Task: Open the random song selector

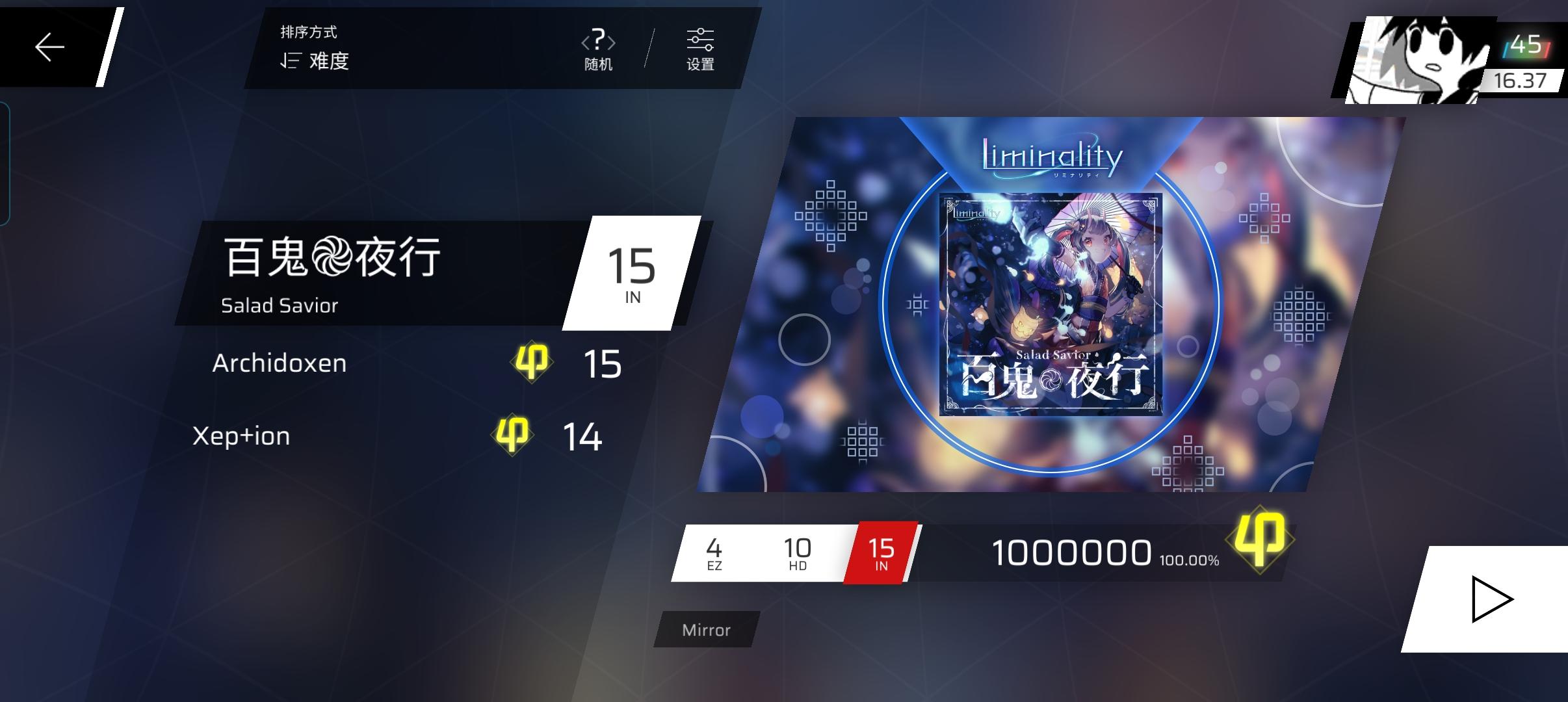Action: 599,49
